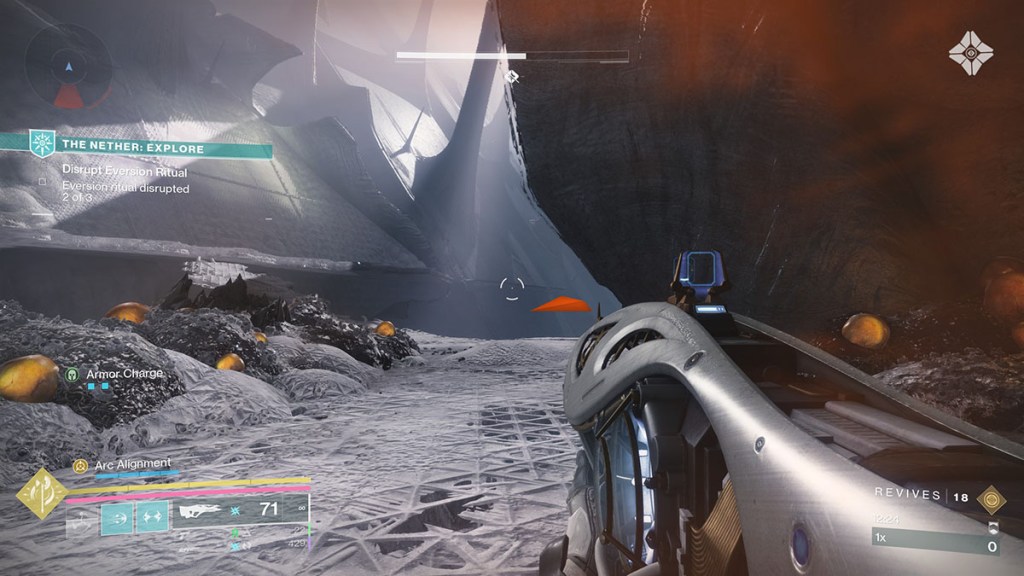Screen dimensions: 1024x576
Task: Activate the melee ability icon
Action: 152,517
